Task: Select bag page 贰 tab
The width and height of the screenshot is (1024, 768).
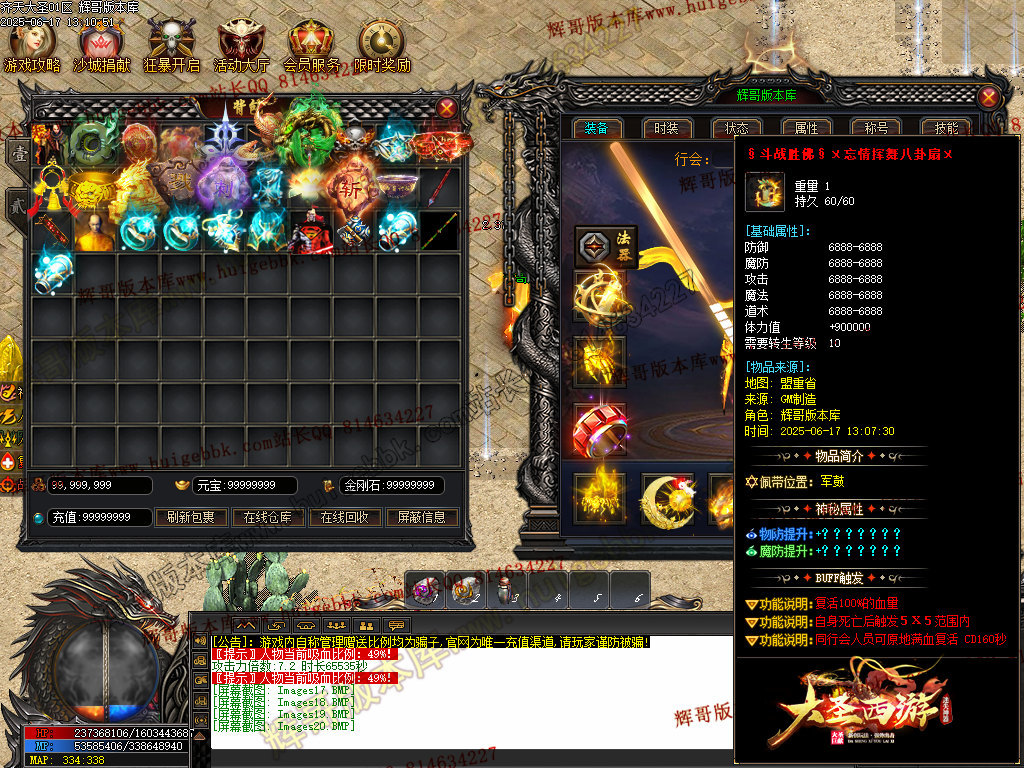Action: pos(17,203)
